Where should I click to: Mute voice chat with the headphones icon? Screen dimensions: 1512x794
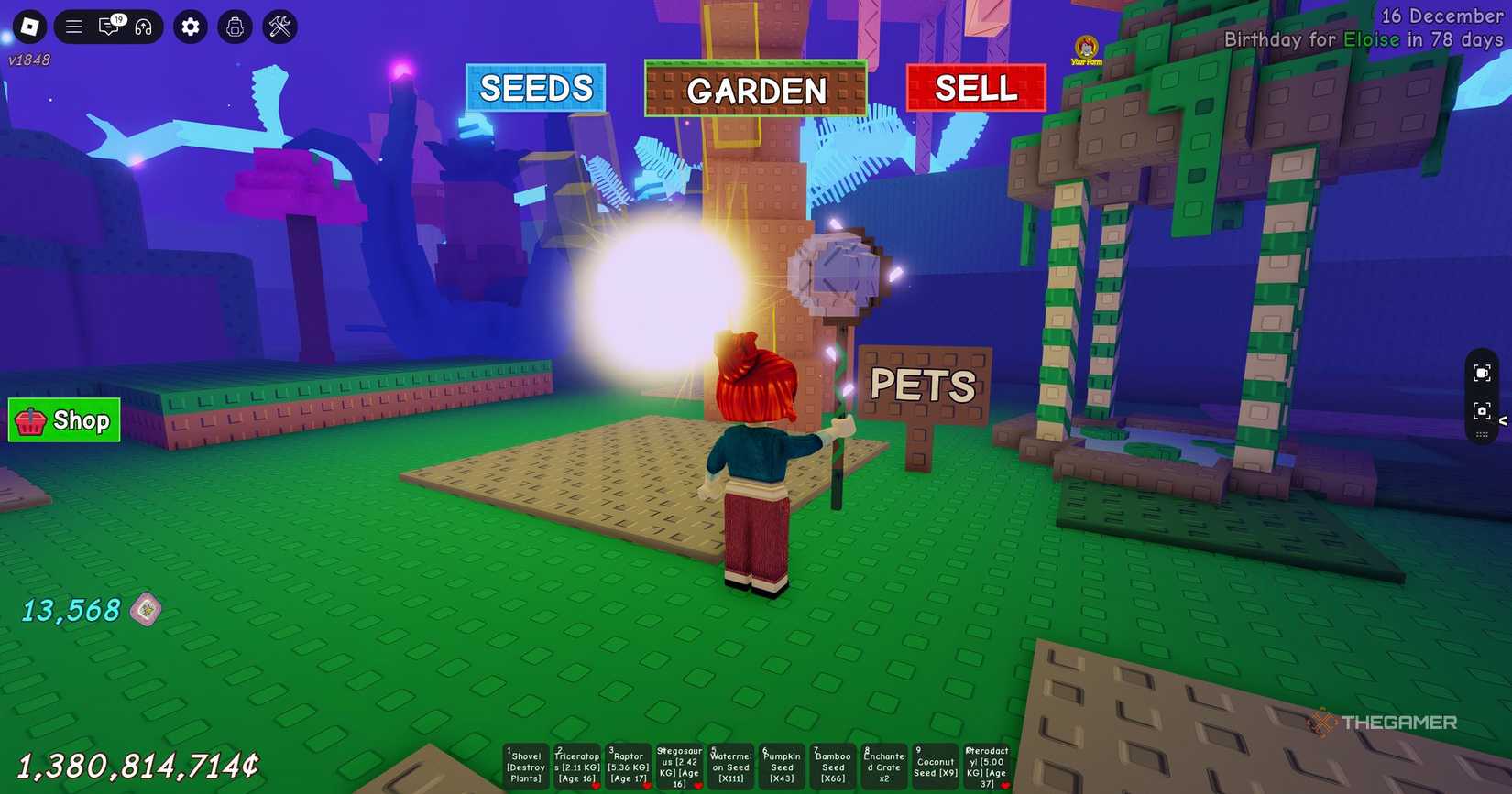[x=144, y=27]
